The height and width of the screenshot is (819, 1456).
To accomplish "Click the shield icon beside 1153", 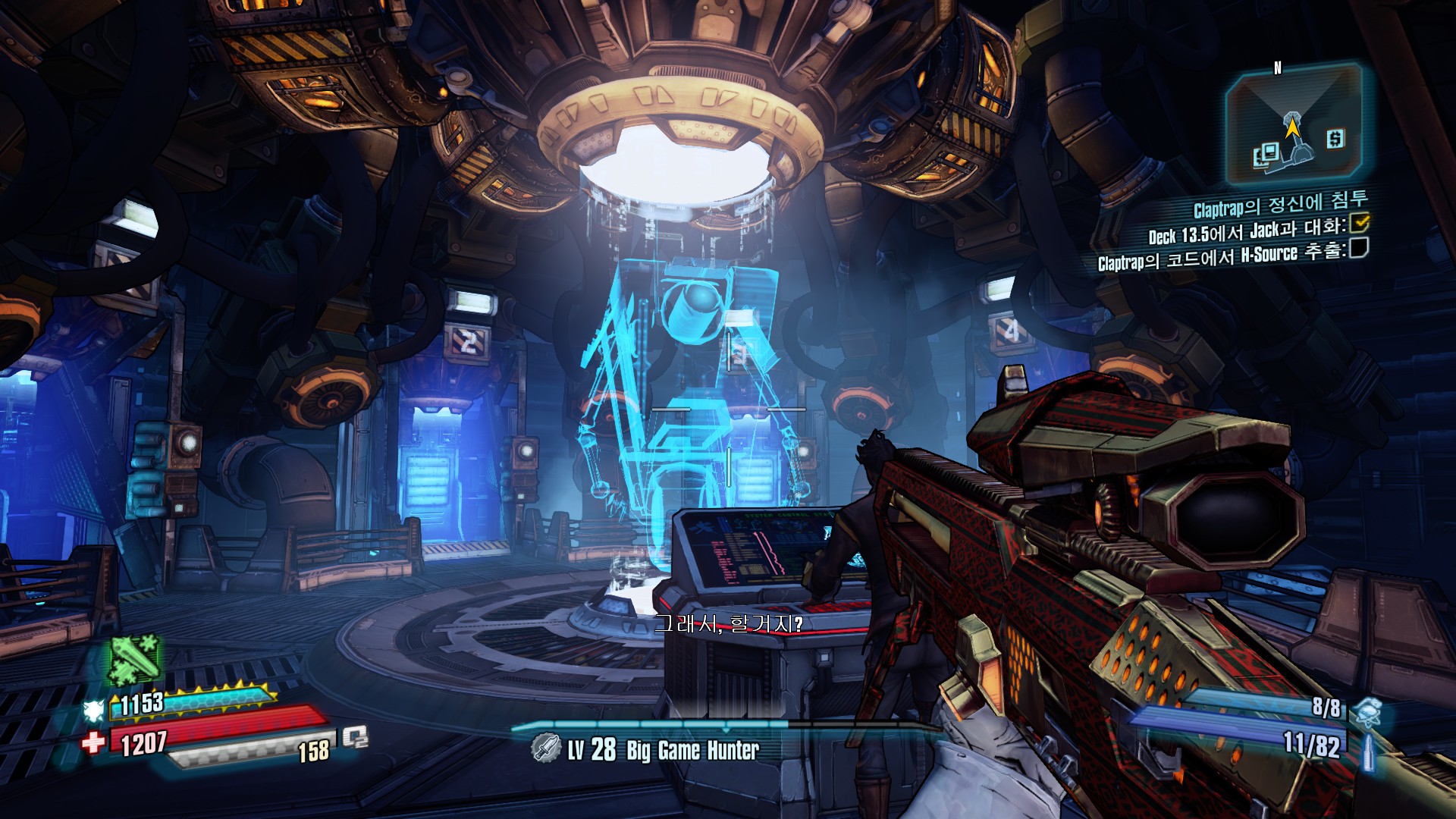I will click(94, 710).
